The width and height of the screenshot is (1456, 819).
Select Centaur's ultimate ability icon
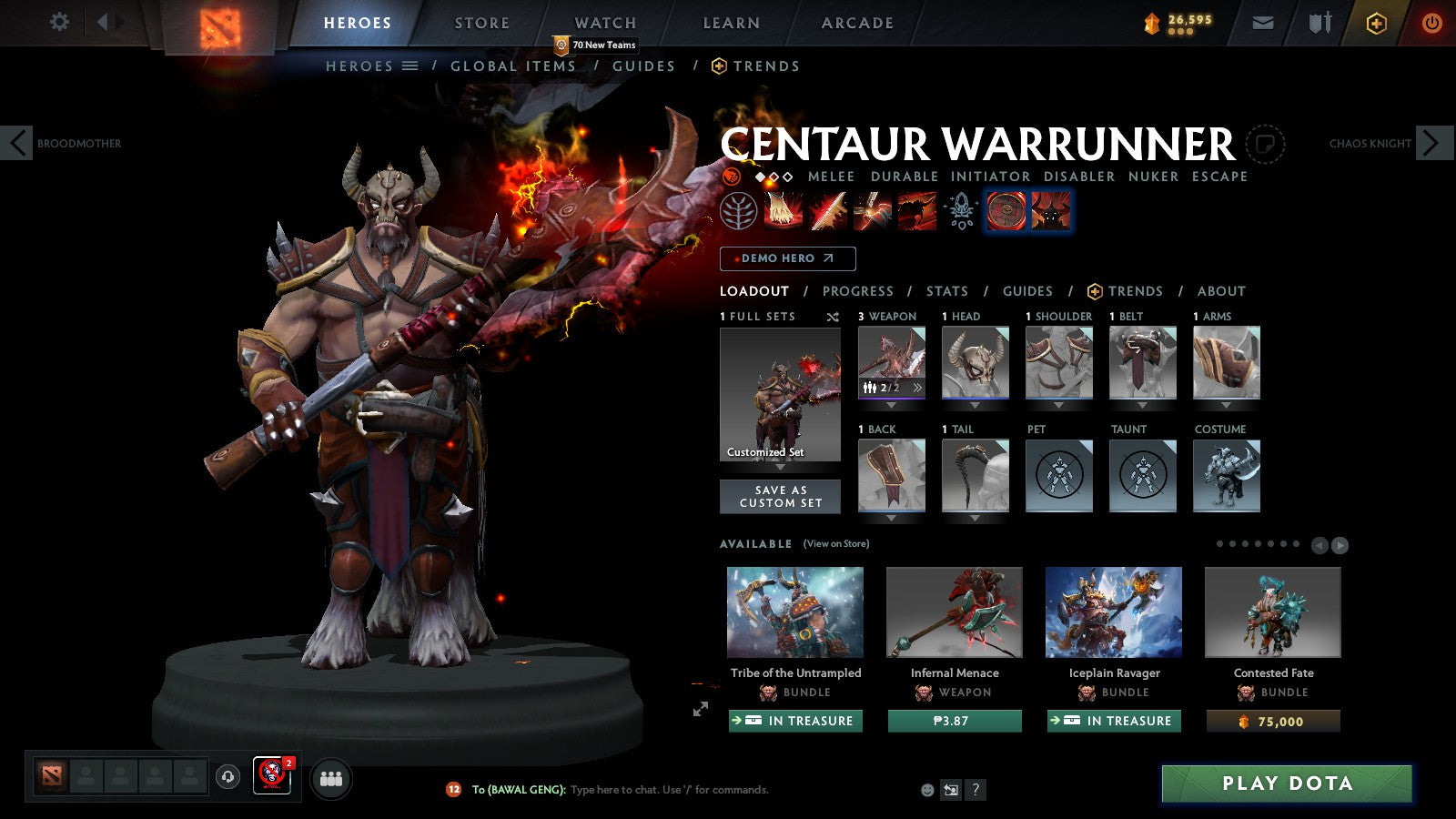(x=913, y=211)
